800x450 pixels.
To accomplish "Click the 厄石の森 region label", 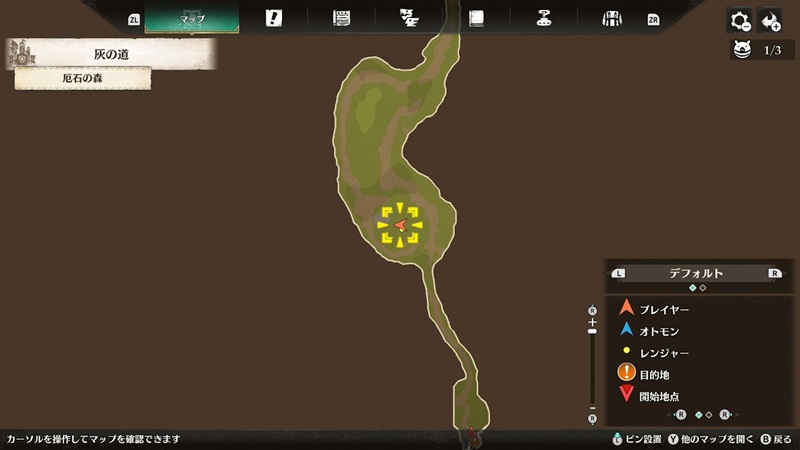I will pos(83,78).
